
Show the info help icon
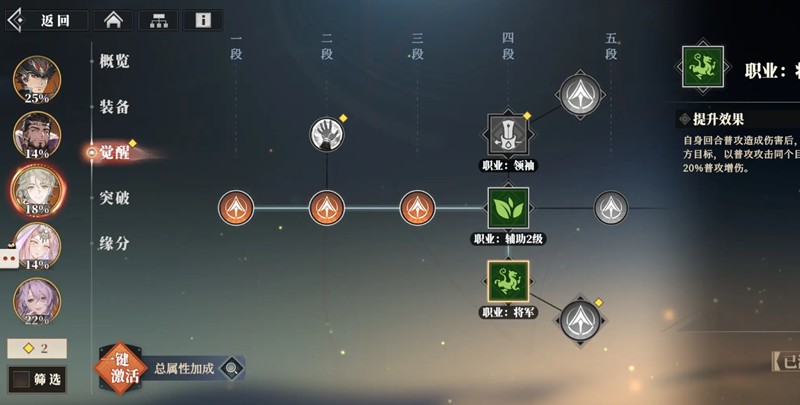[203, 20]
